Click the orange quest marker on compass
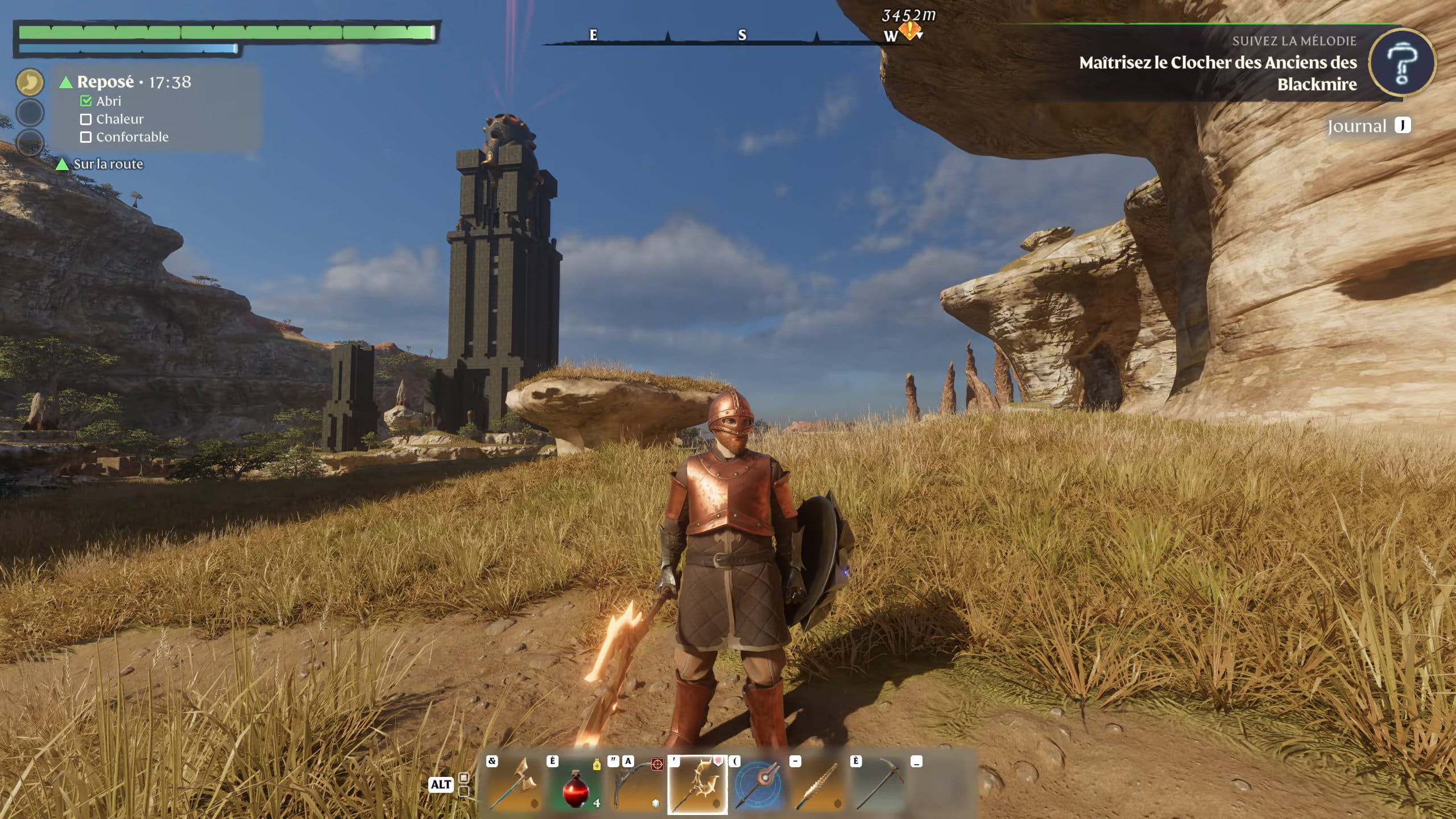 pos(910,30)
